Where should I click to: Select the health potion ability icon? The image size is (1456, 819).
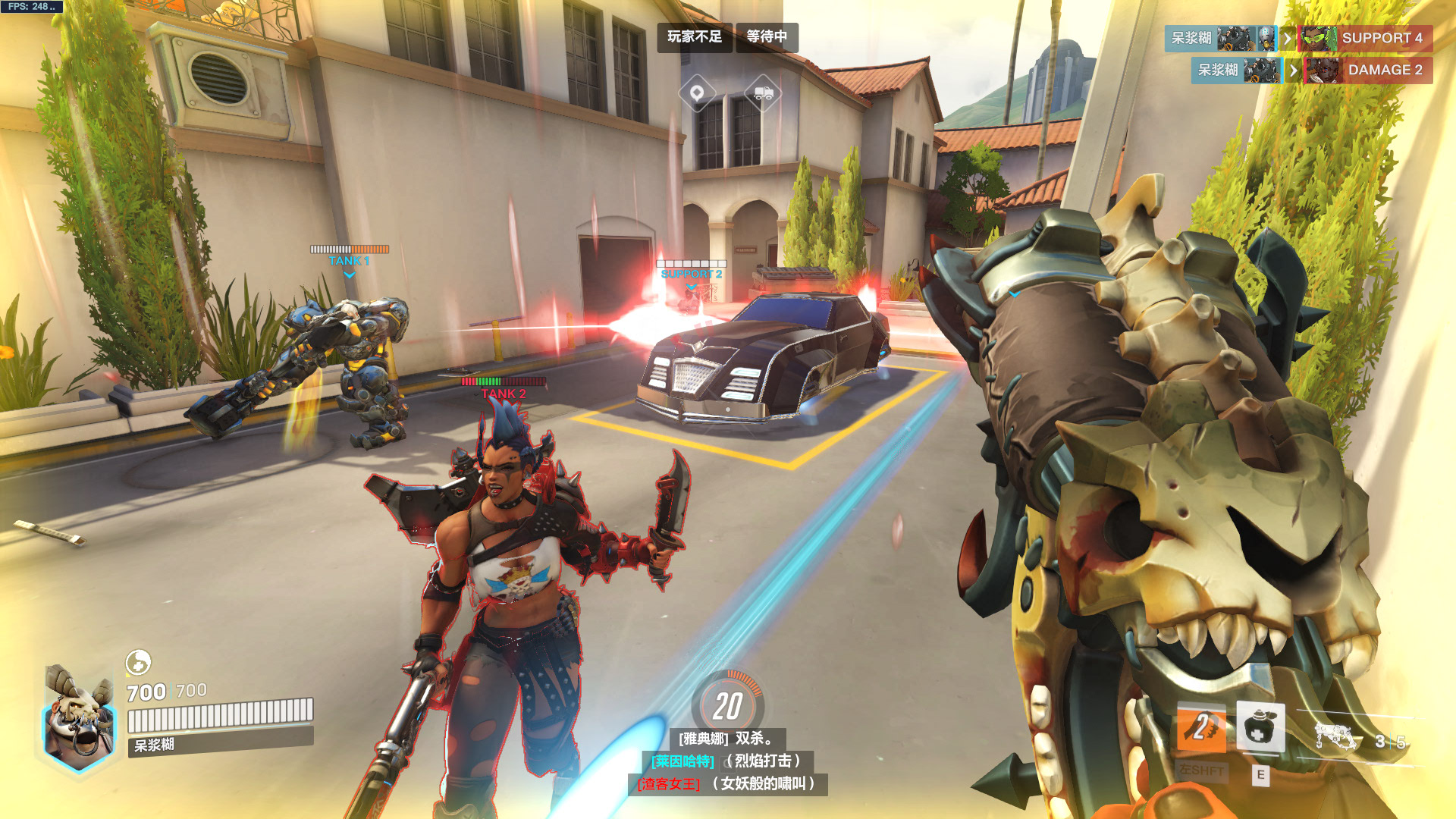(x=1260, y=728)
